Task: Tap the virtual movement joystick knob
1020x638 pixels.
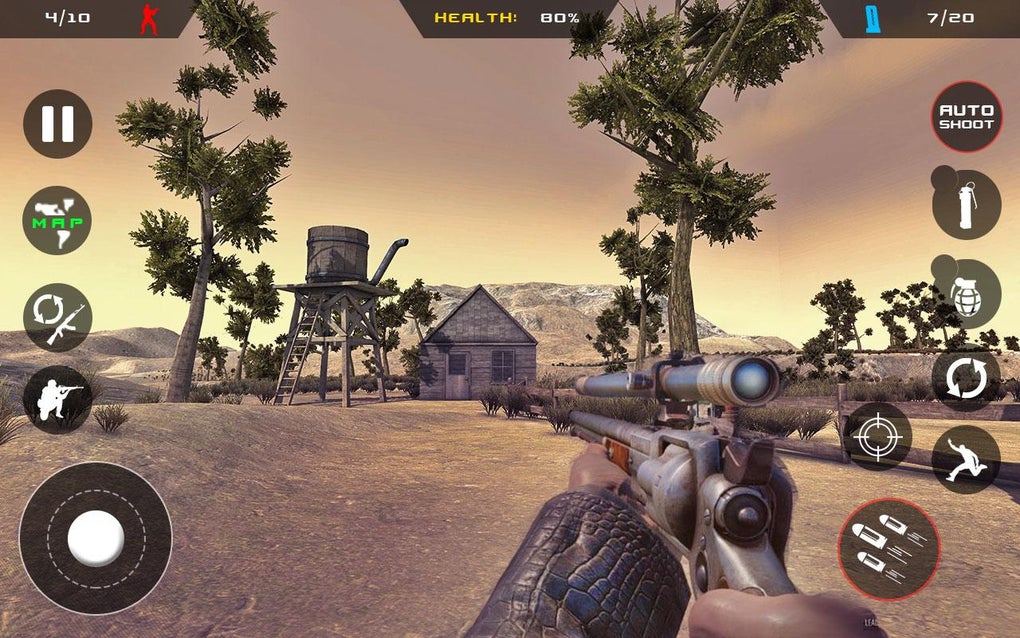Action: pos(96,538)
